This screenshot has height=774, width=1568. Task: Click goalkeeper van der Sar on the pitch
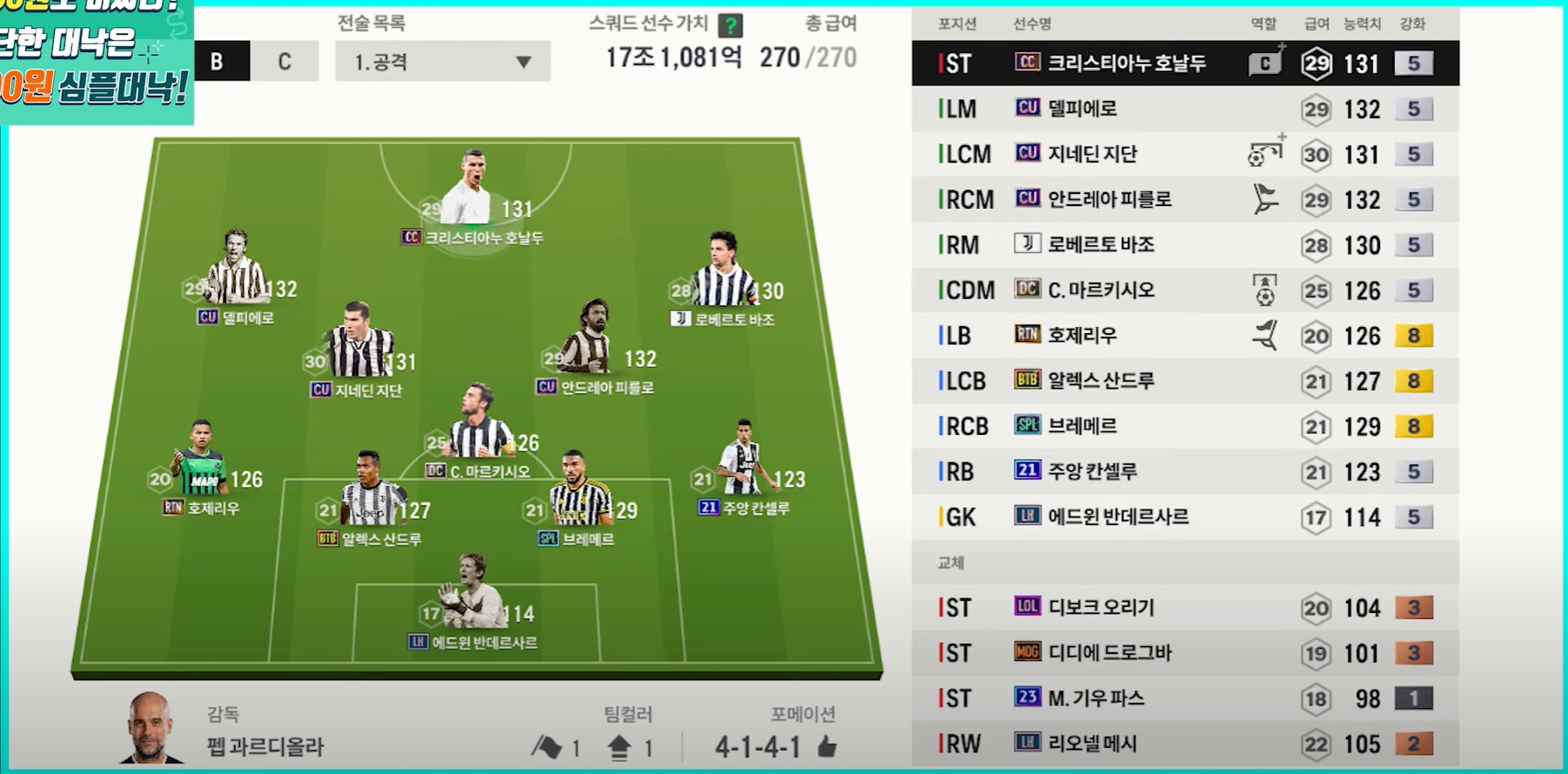point(471,596)
